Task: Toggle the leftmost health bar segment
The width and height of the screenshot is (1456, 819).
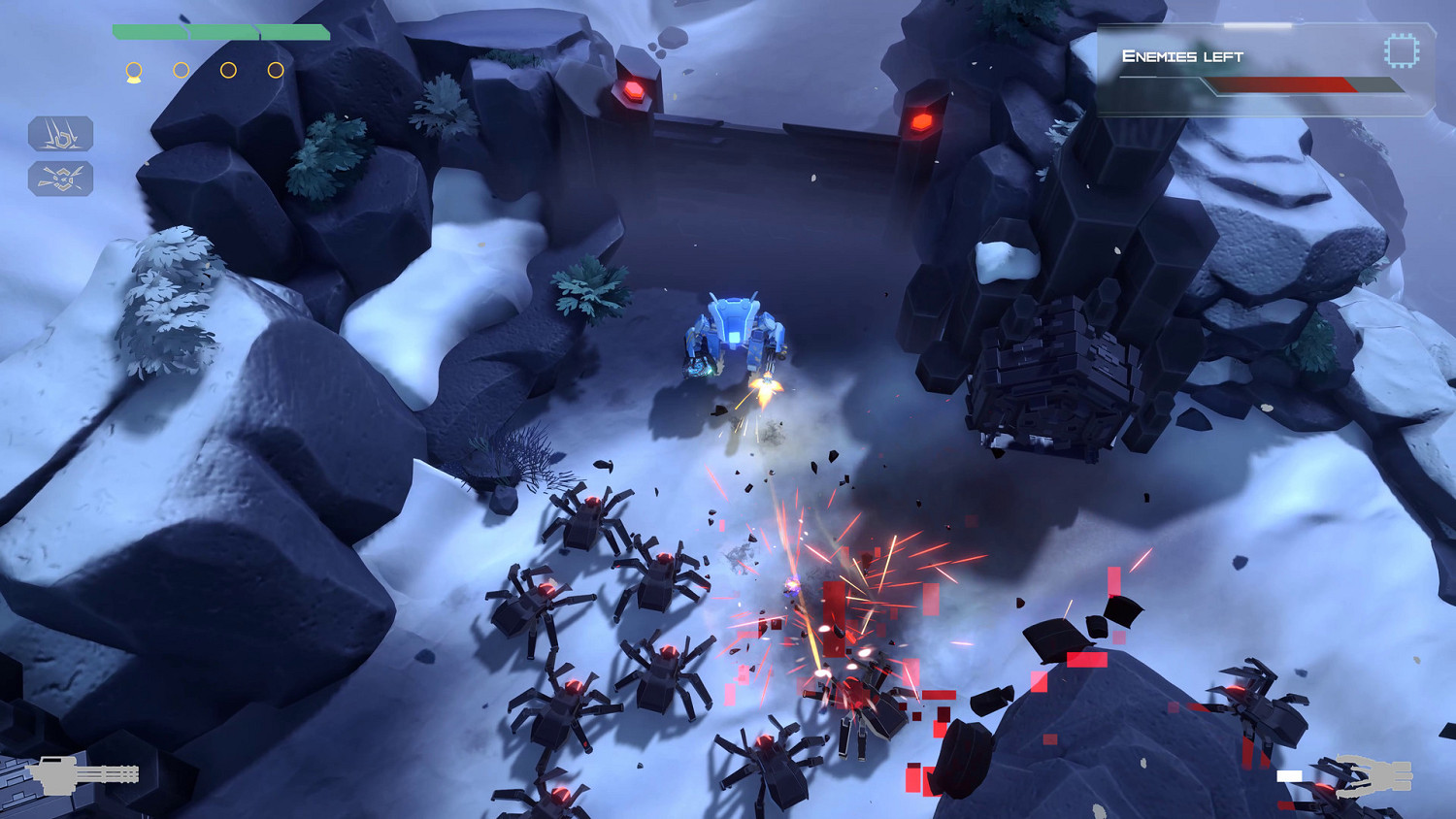Action: (x=150, y=31)
